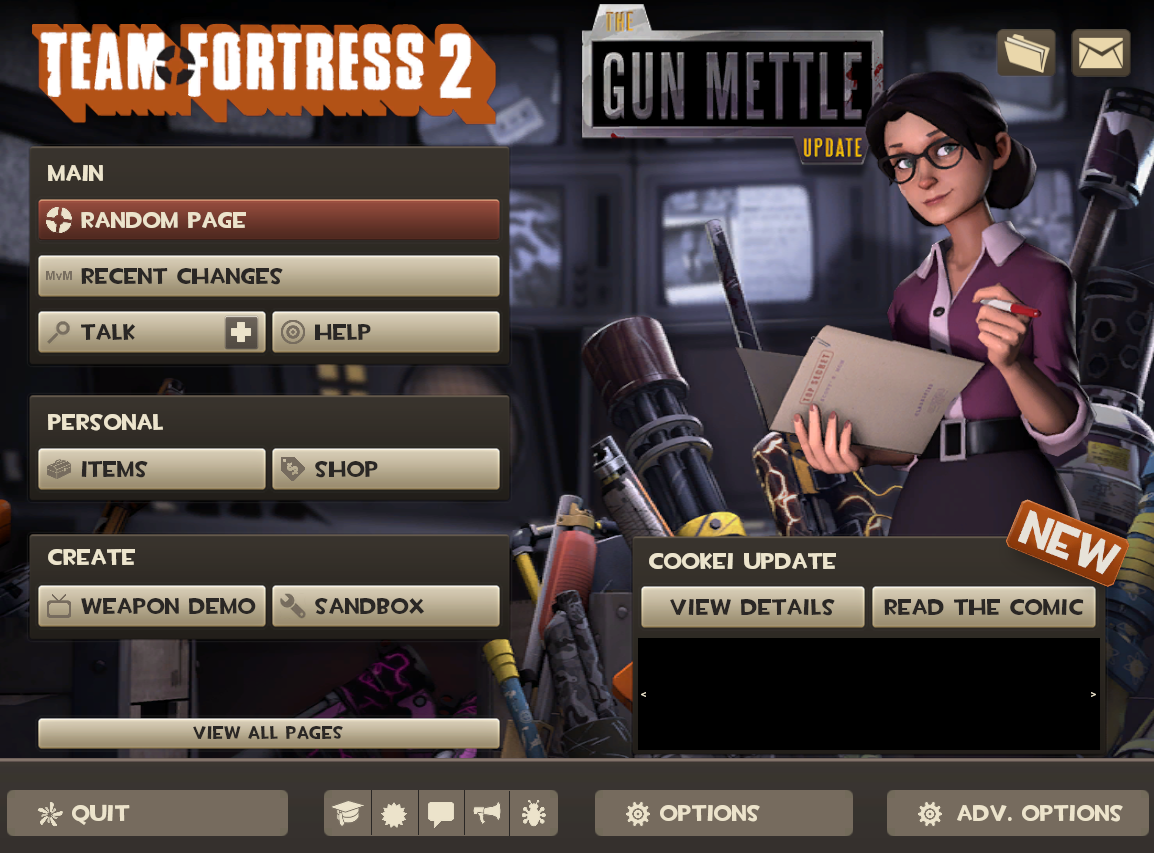Click View All Pages
The width and height of the screenshot is (1154, 853).
[268, 733]
